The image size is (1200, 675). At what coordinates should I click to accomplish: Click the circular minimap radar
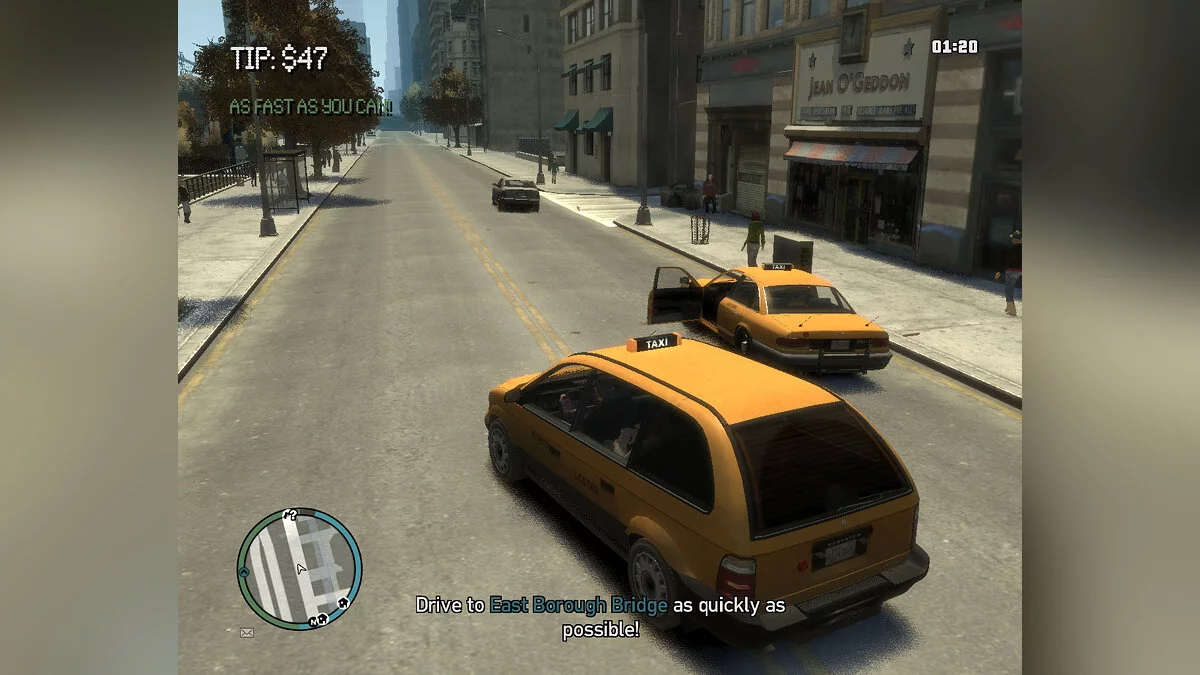point(299,568)
